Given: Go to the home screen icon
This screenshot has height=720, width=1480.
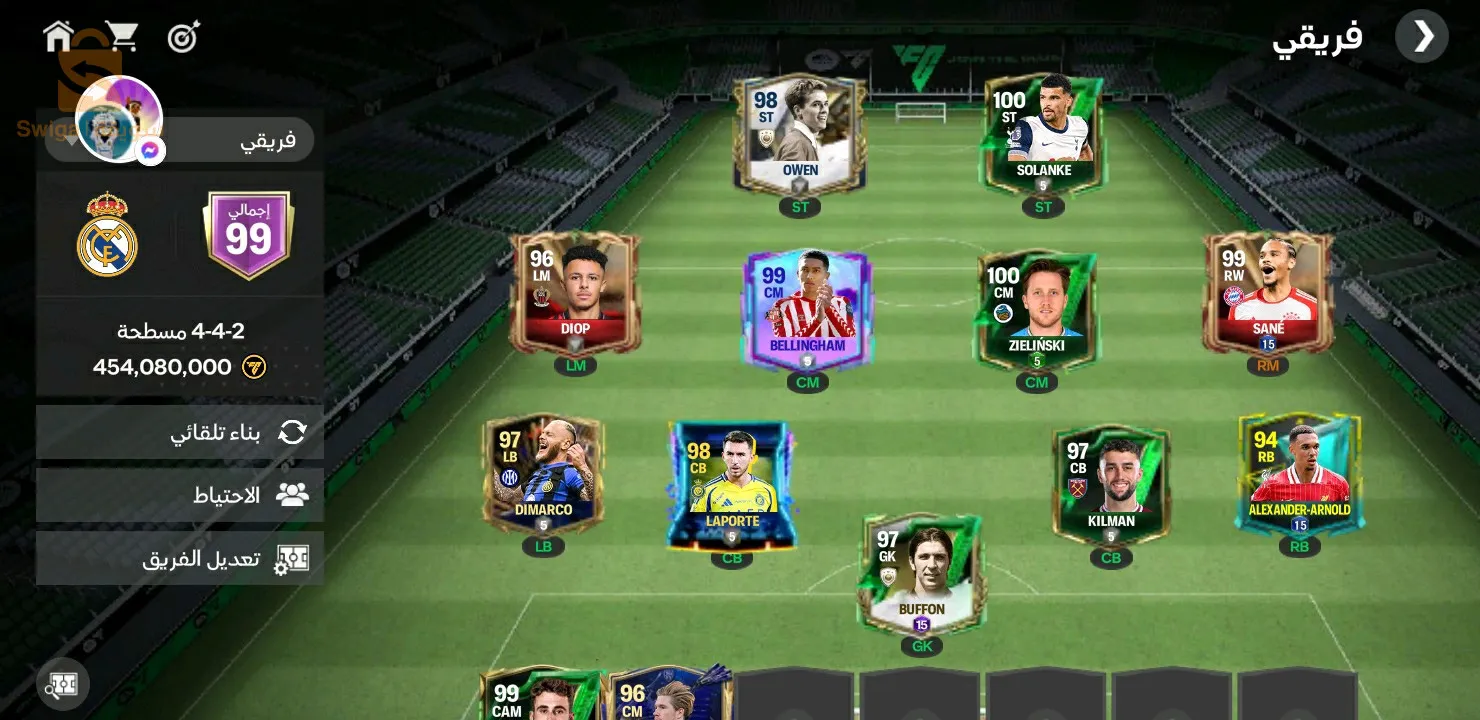Looking at the screenshot, I should point(58,37).
